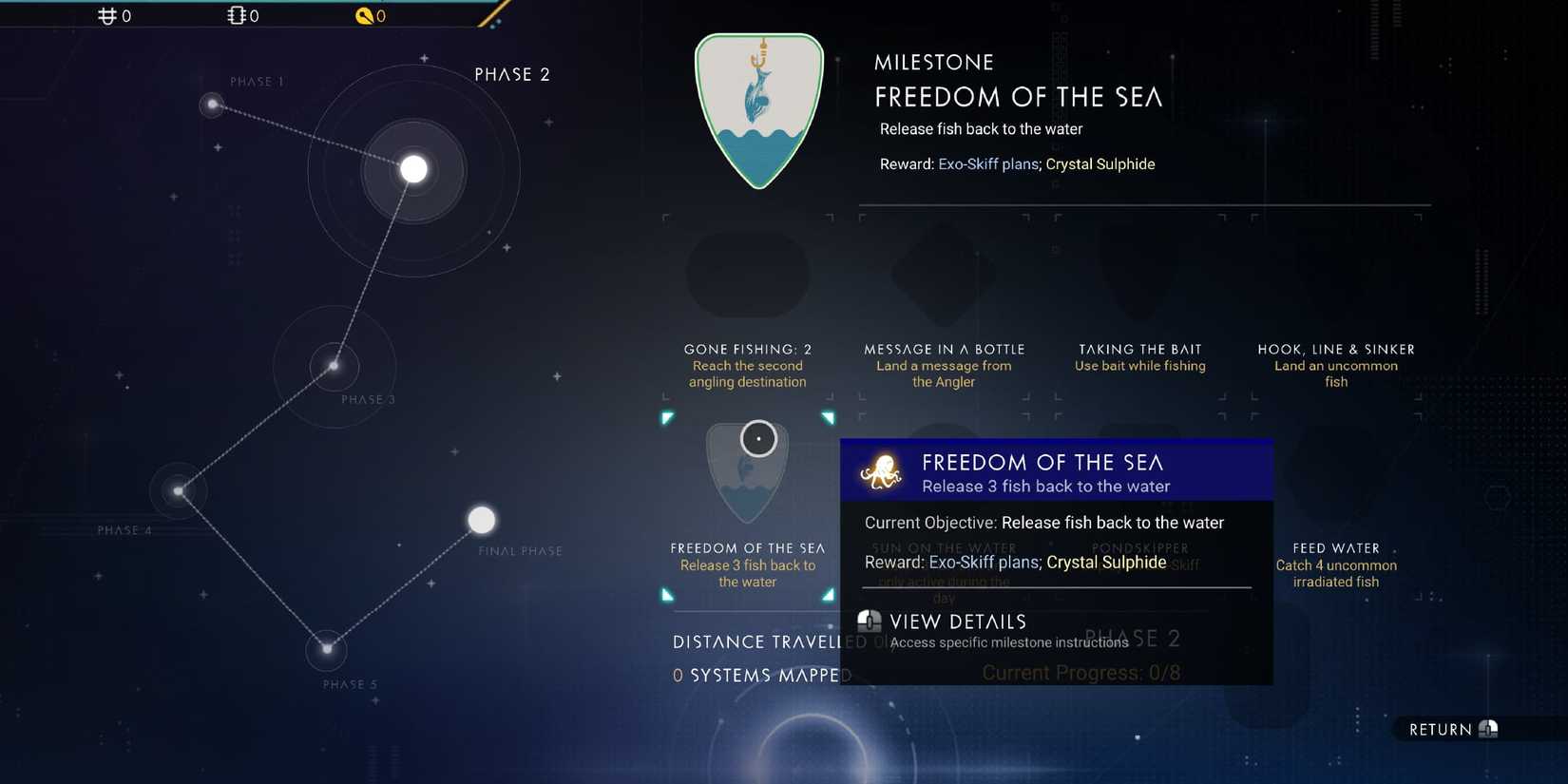Click the PHASE 2 heading on the map
Image resolution: width=1568 pixels, height=784 pixels.
point(512,73)
